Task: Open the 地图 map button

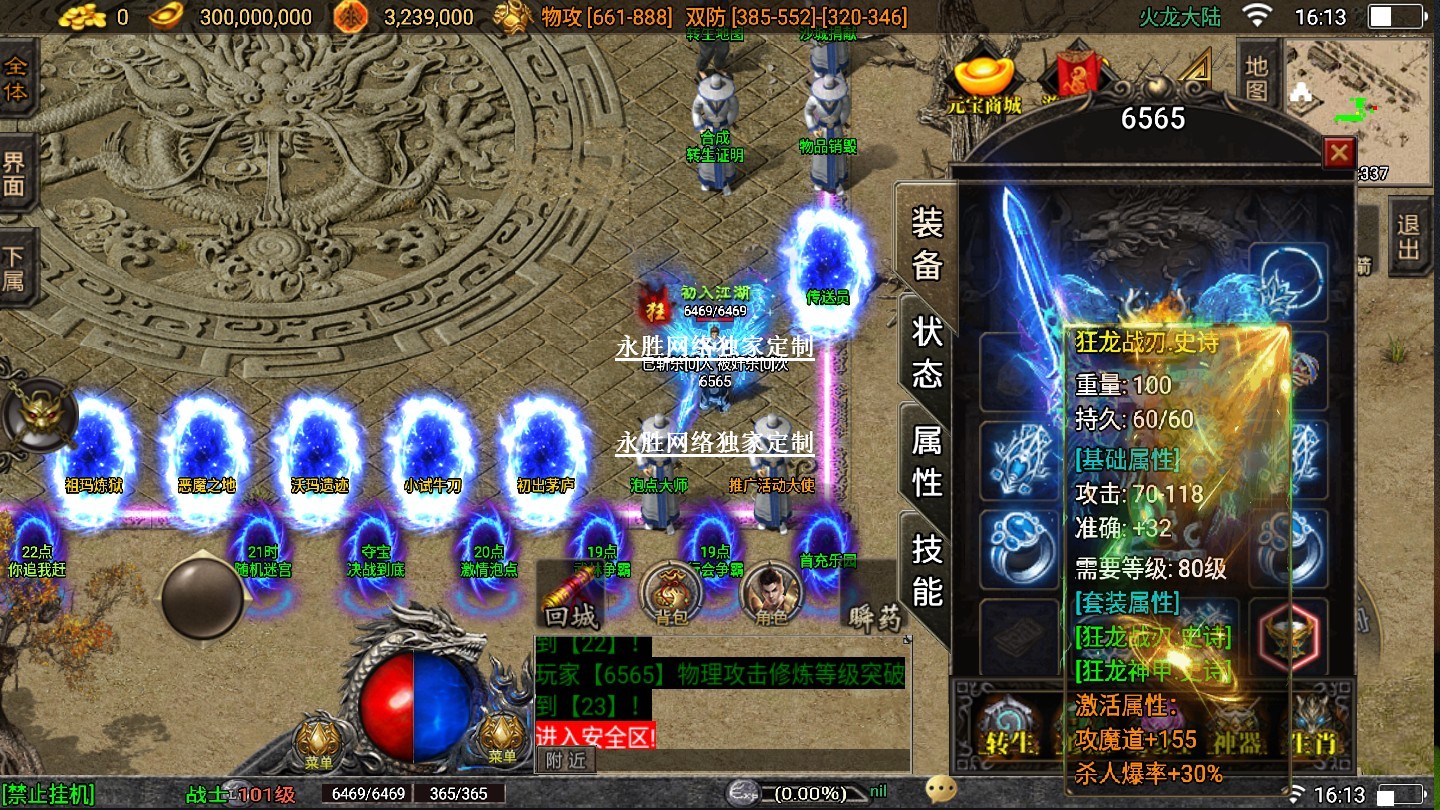Action: 1257,78
